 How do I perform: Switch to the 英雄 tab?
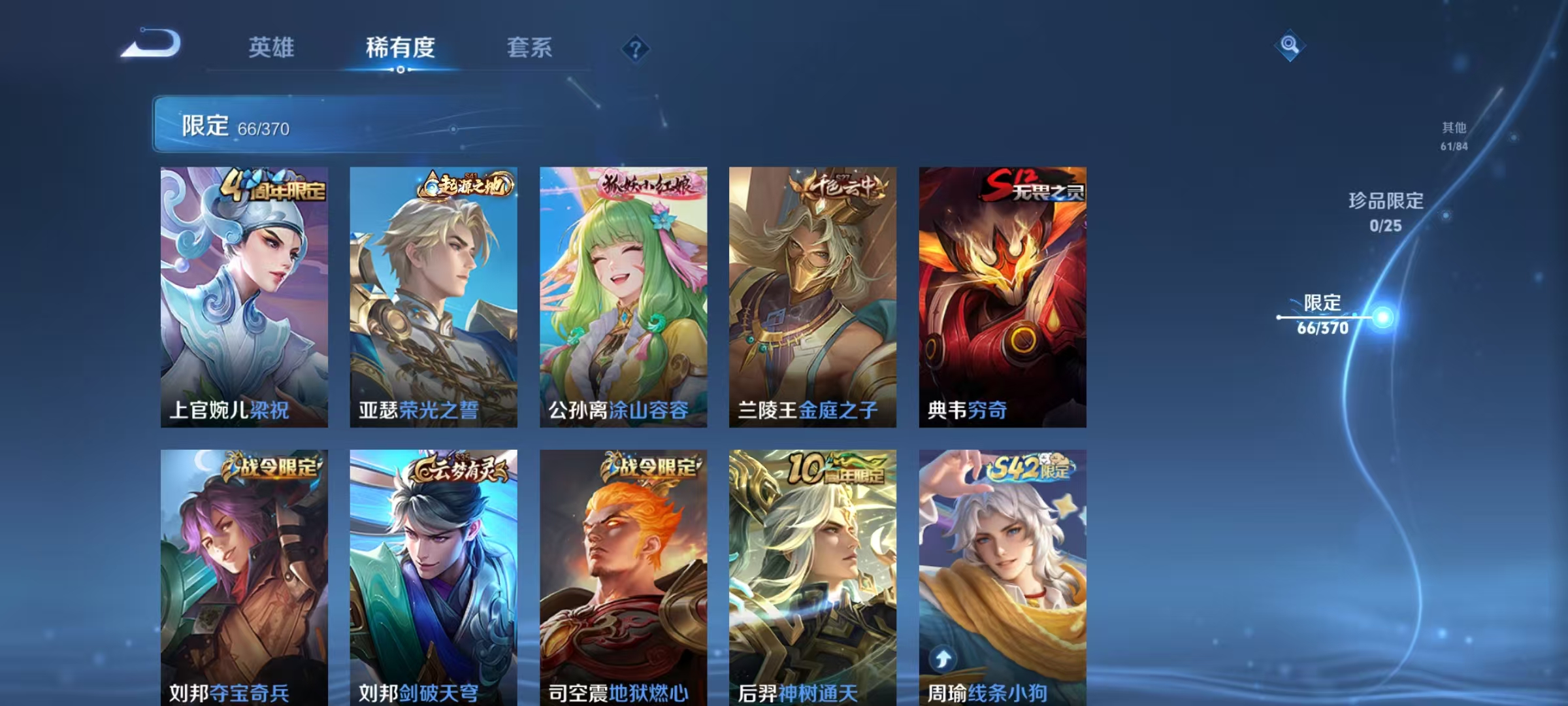point(271,47)
